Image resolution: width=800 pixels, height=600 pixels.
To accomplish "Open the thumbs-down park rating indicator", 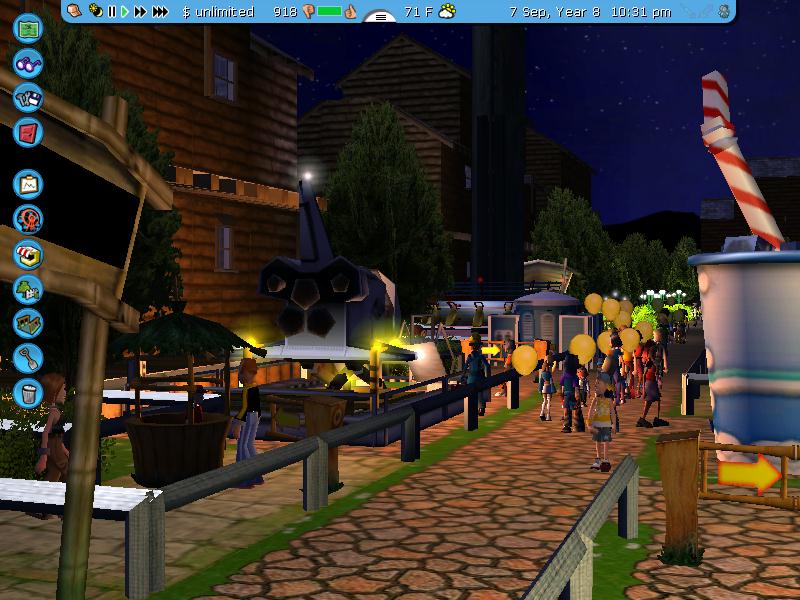I will [x=307, y=12].
